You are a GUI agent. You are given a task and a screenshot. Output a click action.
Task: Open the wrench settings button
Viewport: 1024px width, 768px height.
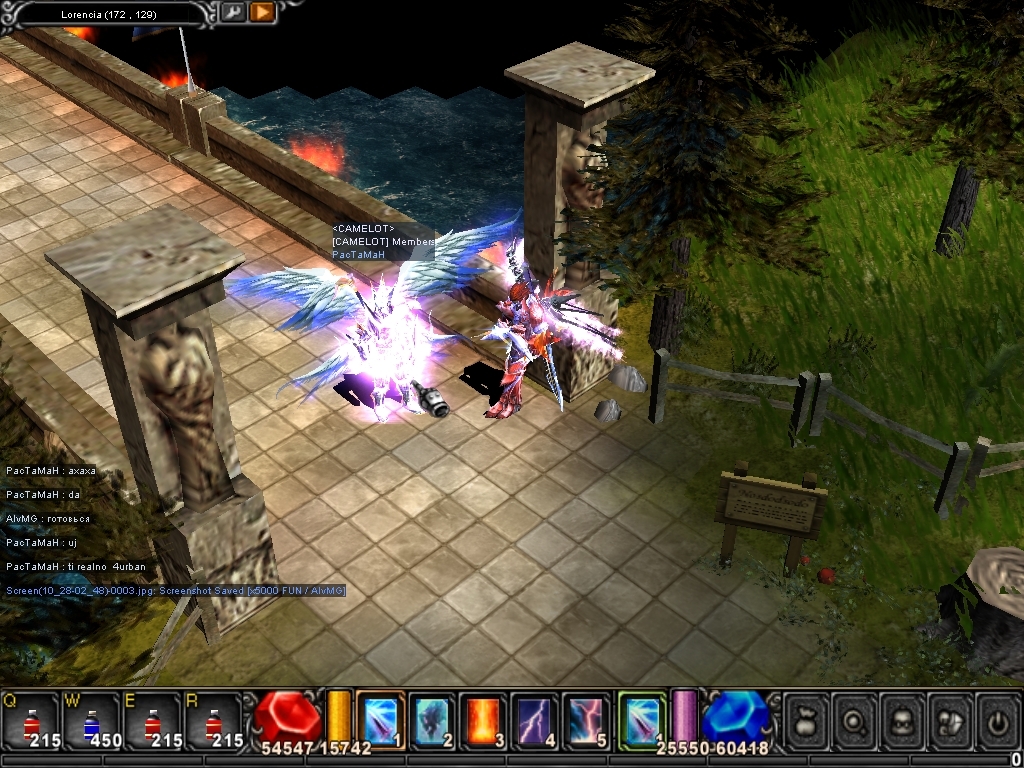pyautogui.click(x=232, y=13)
